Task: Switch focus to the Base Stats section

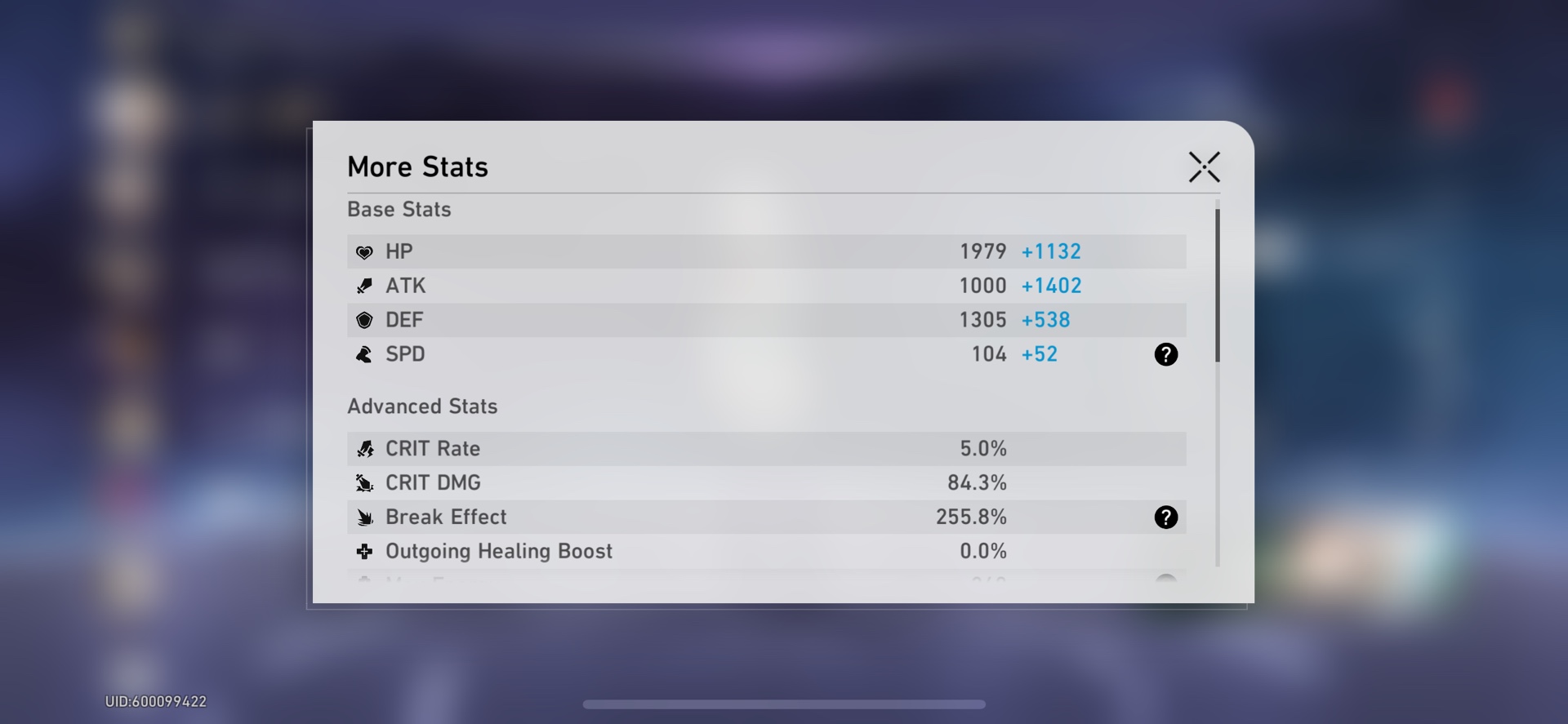Action: pos(399,209)
